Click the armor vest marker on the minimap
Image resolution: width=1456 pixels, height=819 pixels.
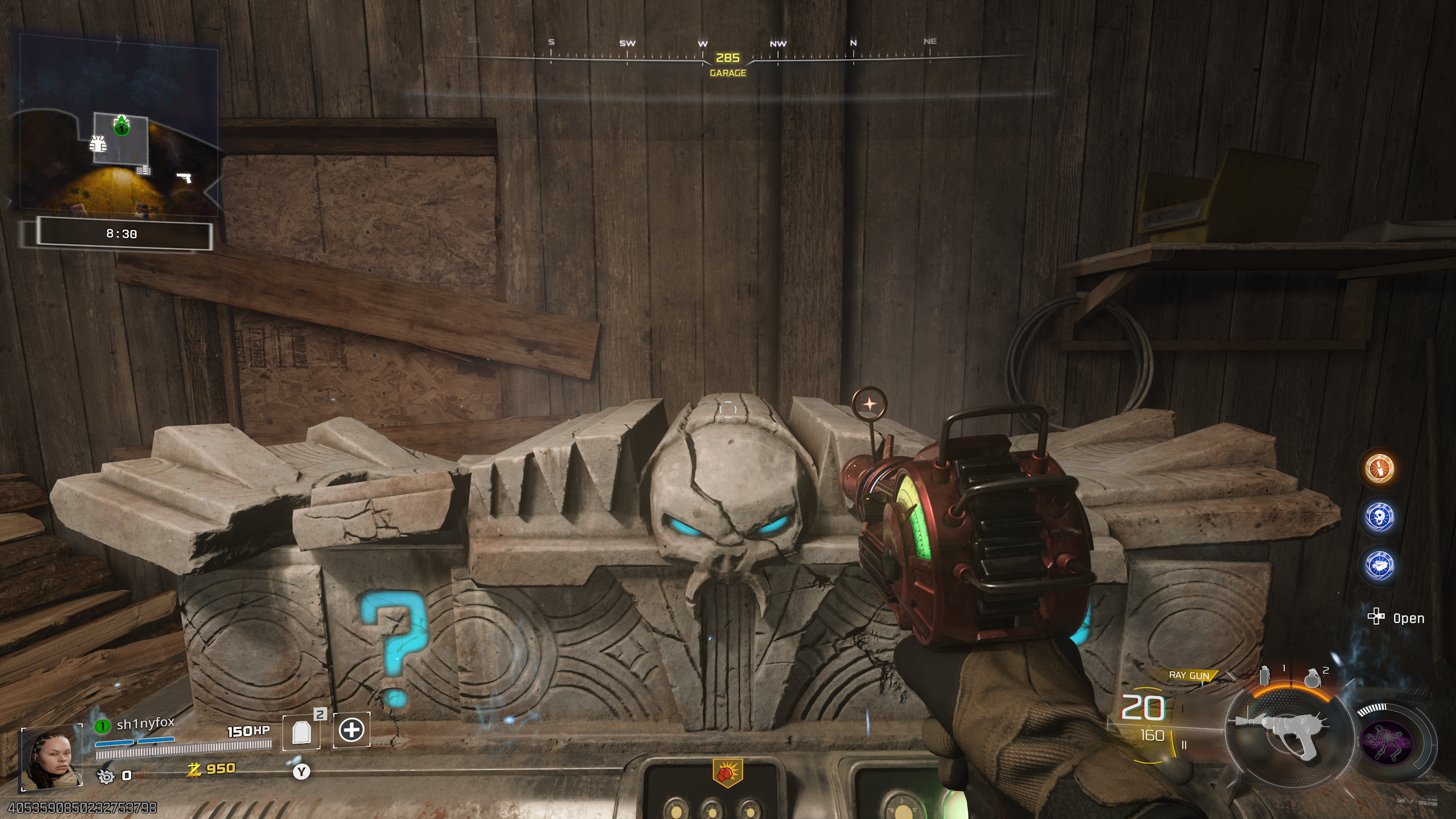point(98,144)
